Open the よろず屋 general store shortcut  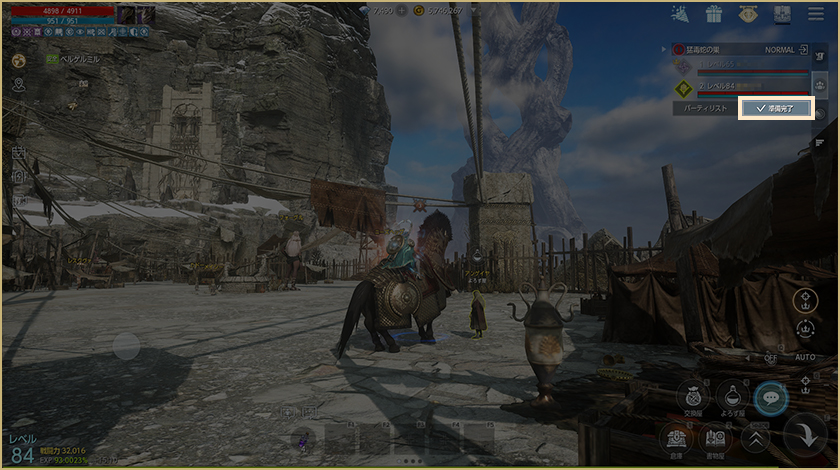(732, 396)
